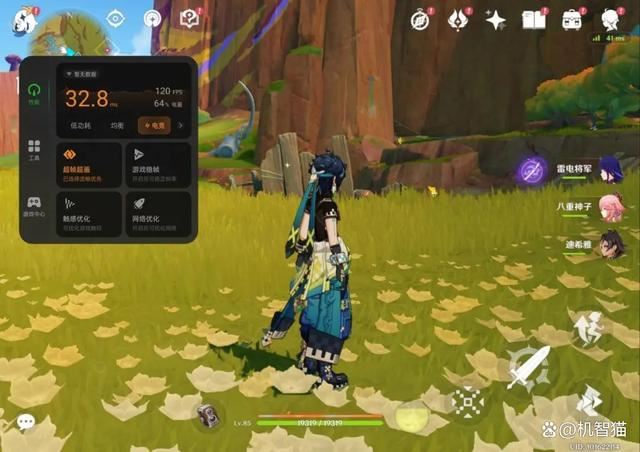Choose the 低功耗 low-power mode
The image size is (640, 452).
pos(80,126)
